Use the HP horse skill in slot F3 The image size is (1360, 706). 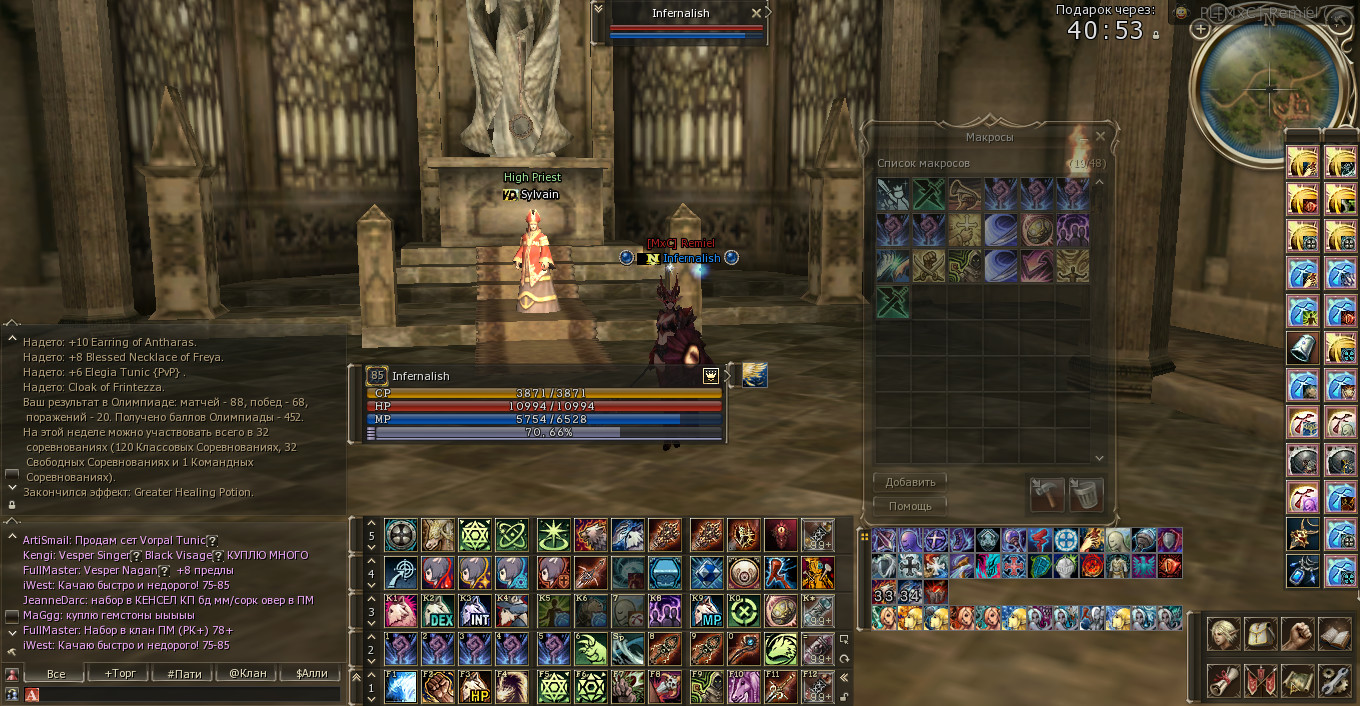(x=476, y=687)
